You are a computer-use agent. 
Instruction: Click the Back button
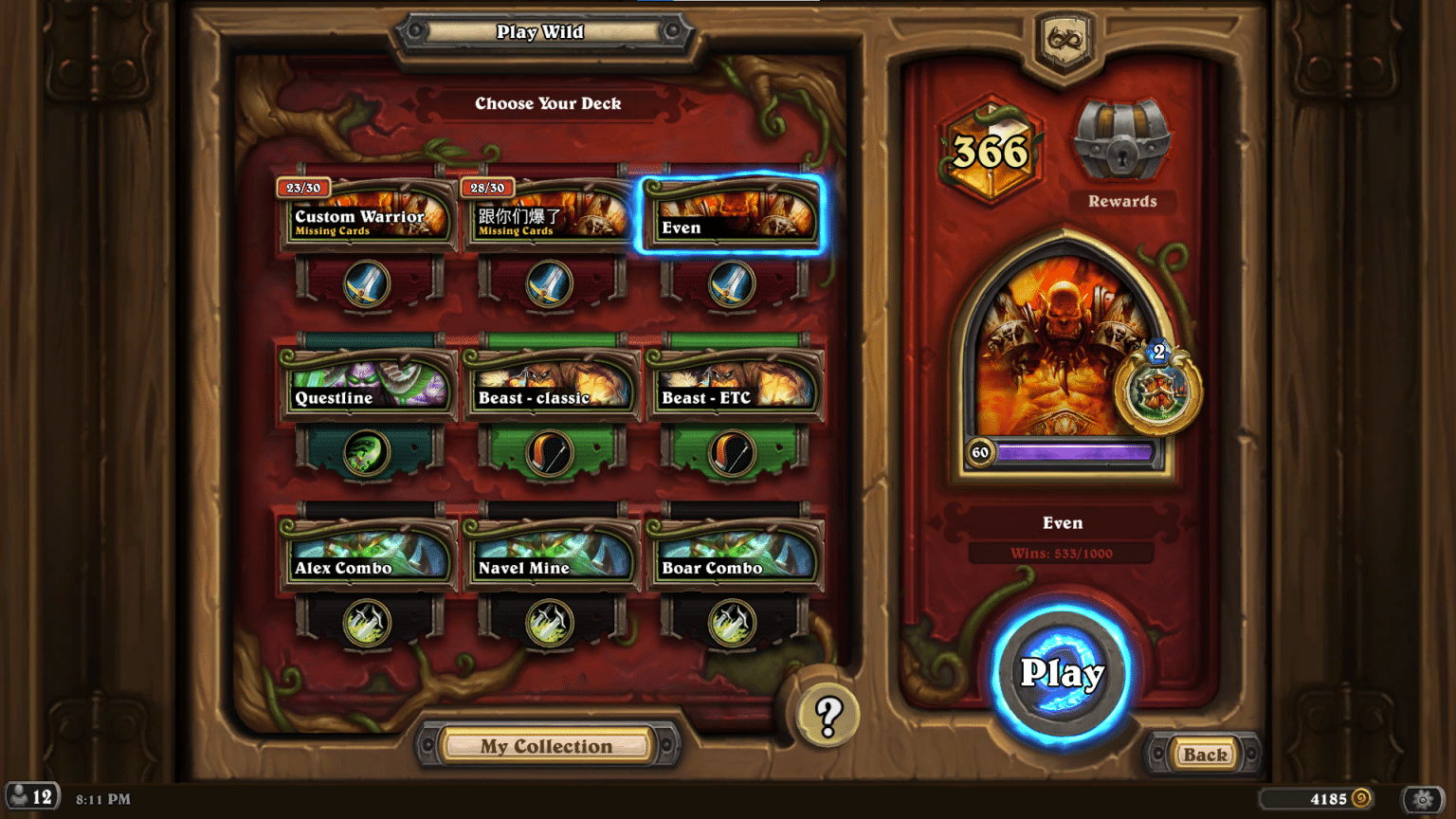1203,755
